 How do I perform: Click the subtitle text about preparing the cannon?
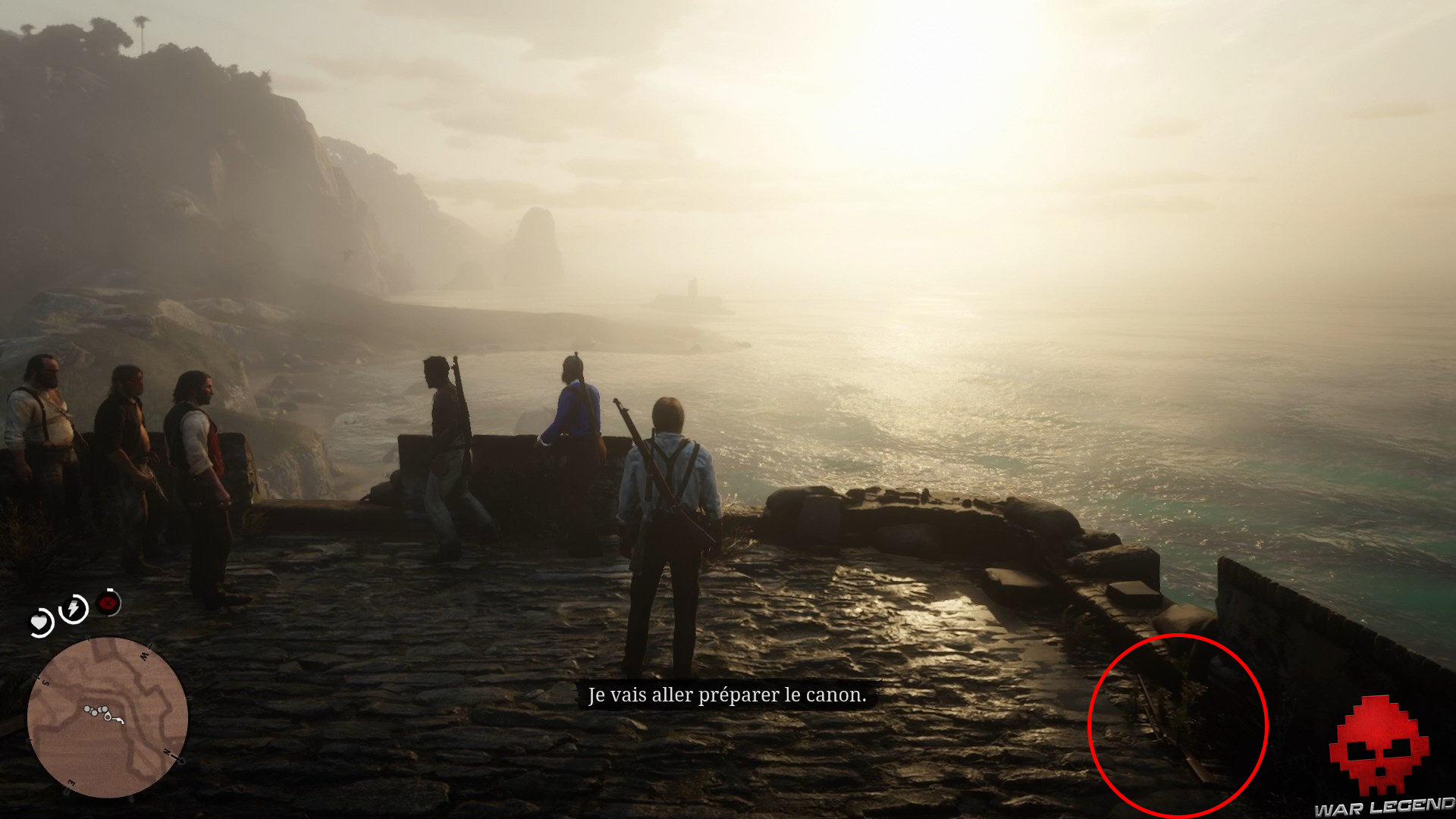728,694
